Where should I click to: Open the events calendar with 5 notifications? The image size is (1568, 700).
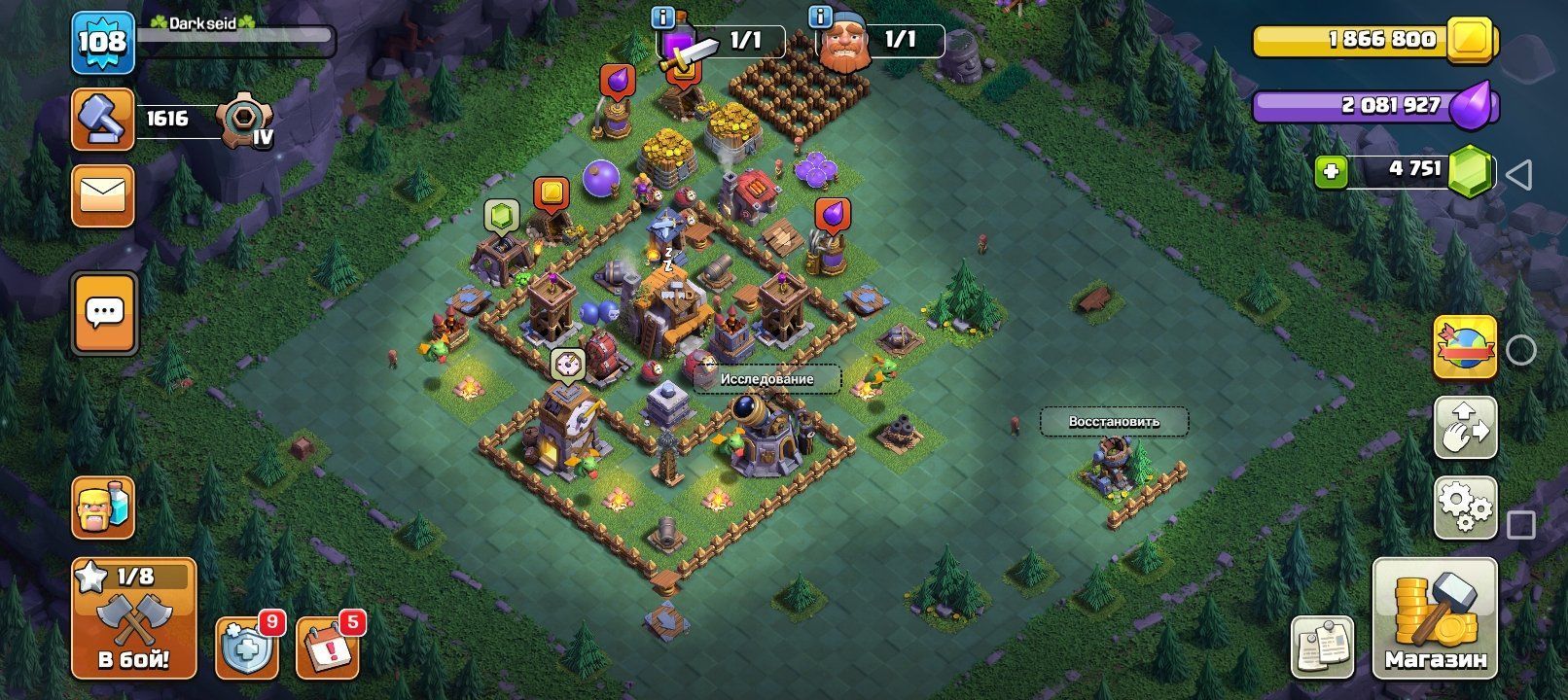(326, 647)
